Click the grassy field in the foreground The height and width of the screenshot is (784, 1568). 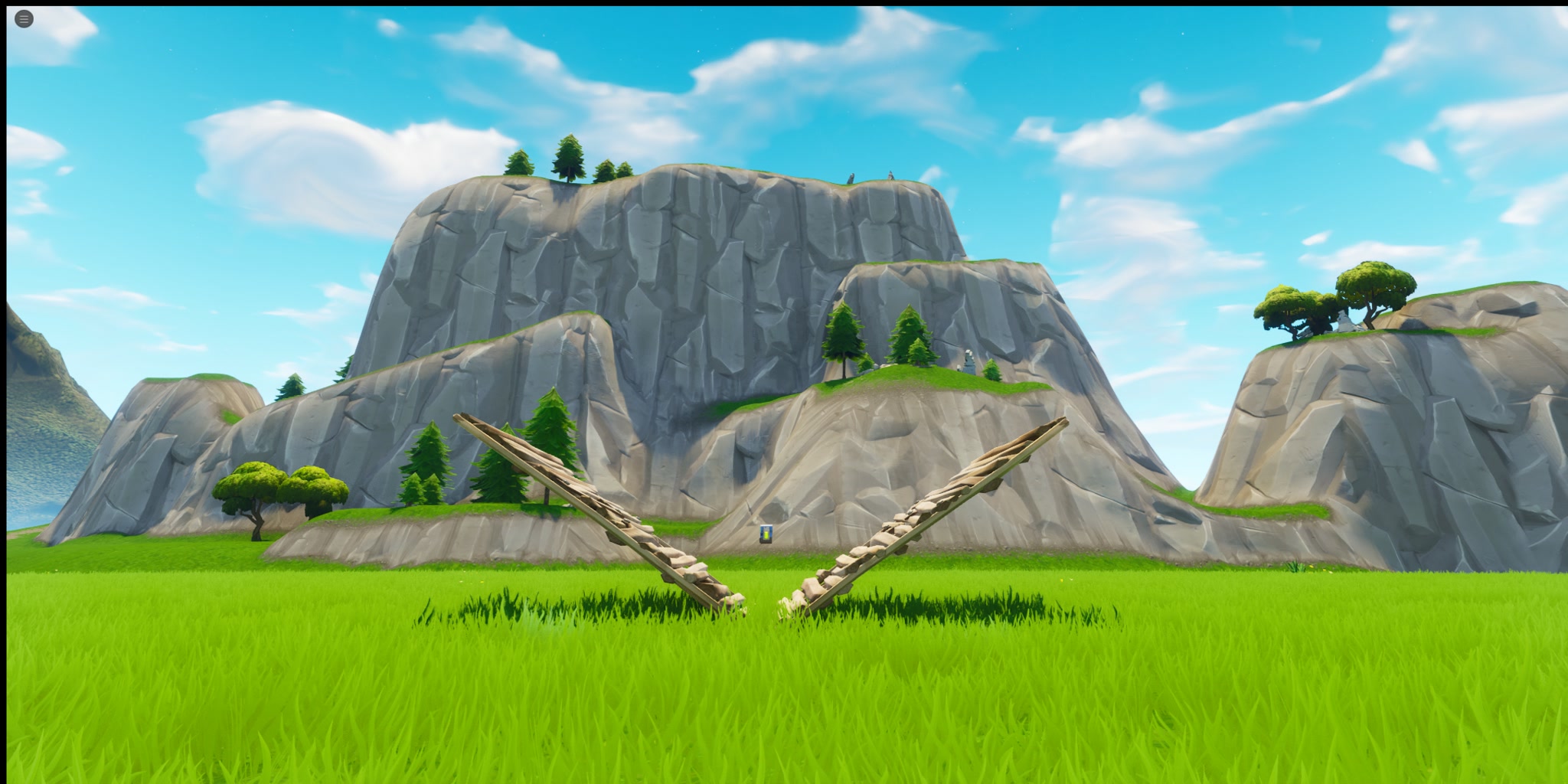784,704
